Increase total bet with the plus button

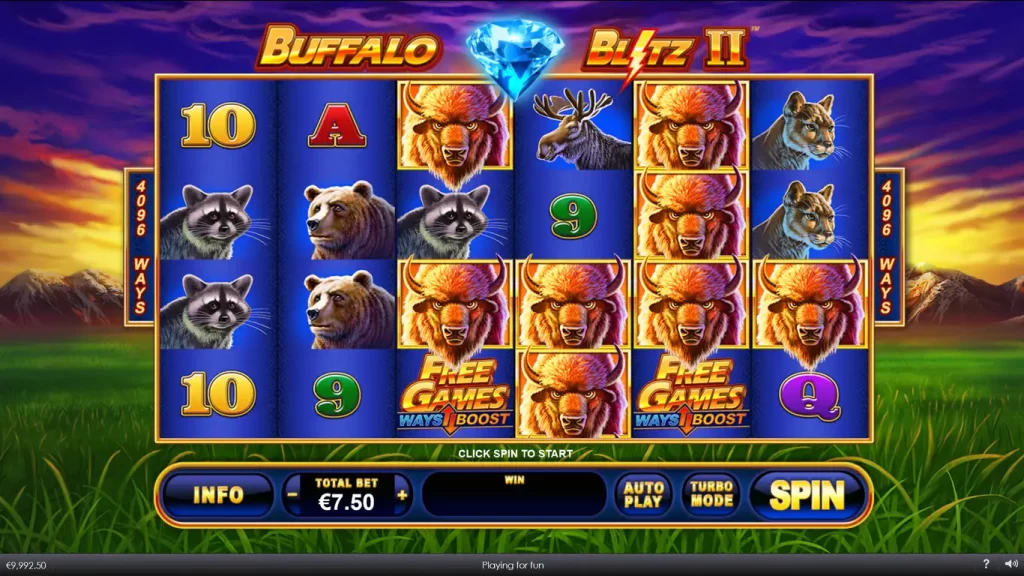point(402,494)
